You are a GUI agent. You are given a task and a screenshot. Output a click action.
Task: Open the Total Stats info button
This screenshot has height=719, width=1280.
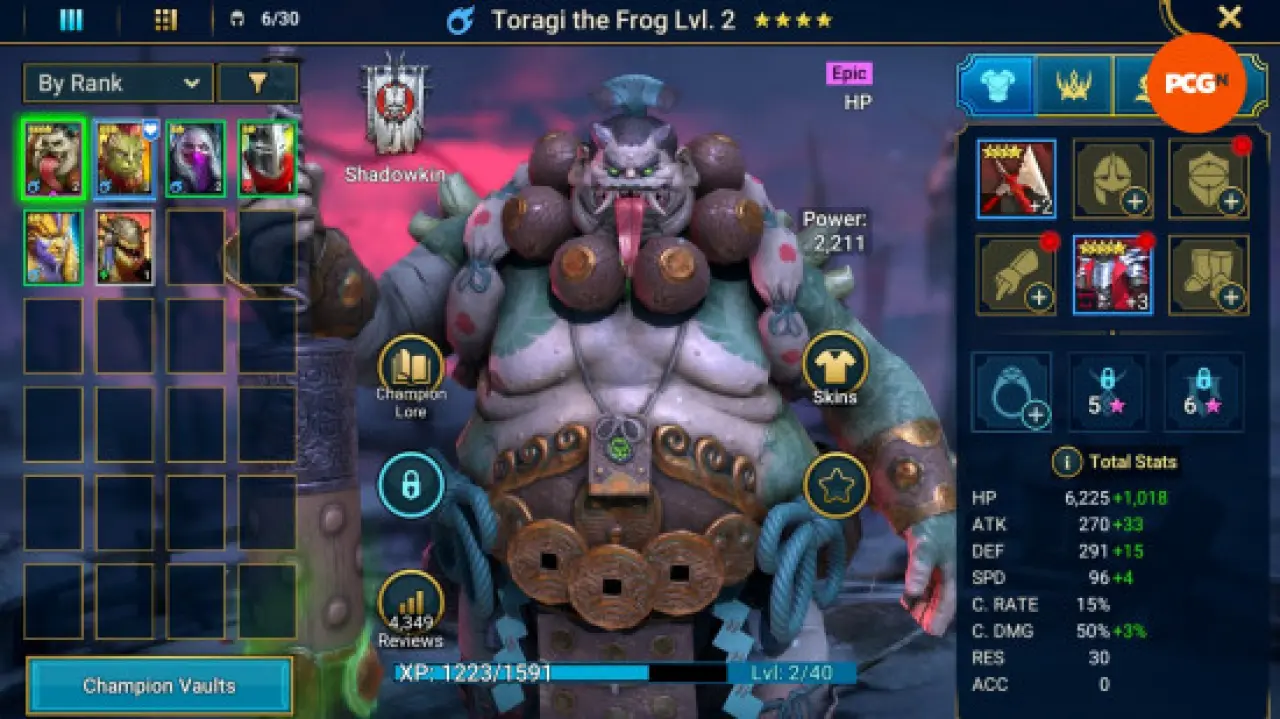[1066, 462]
